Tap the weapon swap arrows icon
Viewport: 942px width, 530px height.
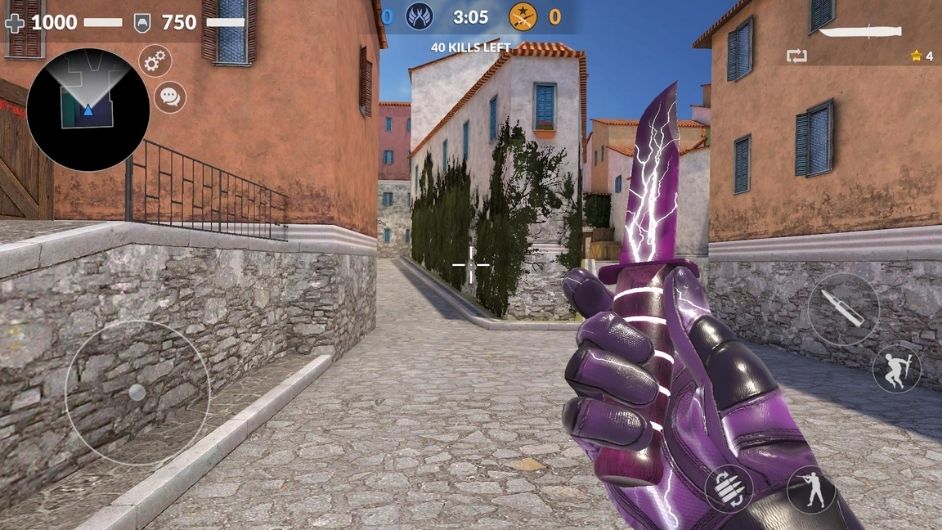point(797,55)
